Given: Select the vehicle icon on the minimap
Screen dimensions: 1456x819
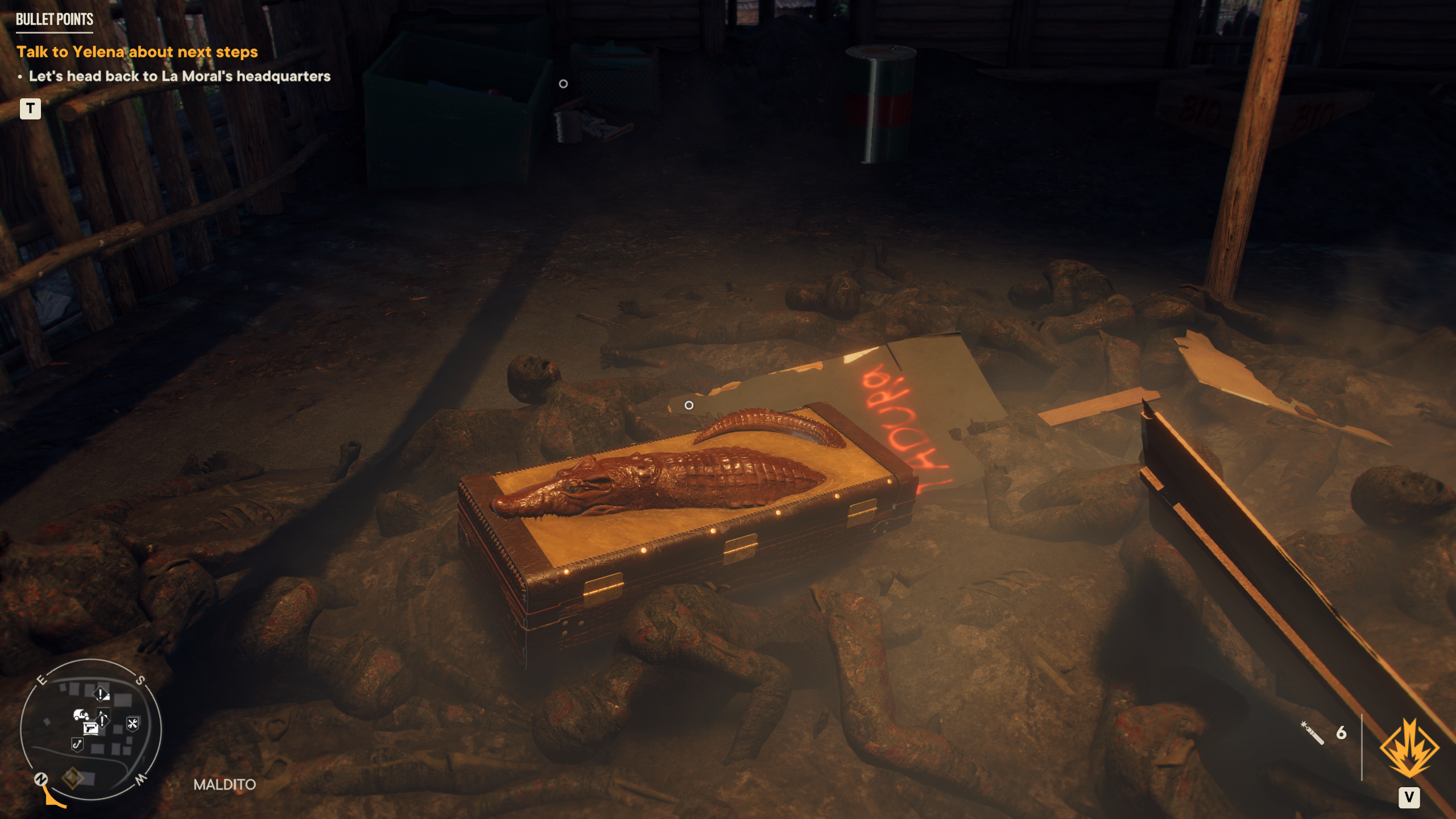Looking at the screenshot, I should (x=81, y=714).
